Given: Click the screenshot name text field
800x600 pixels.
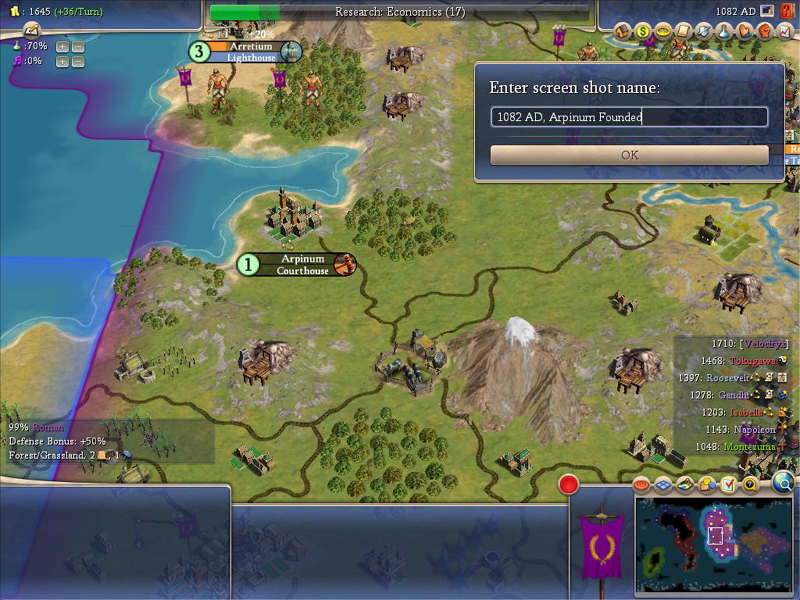Looking at the screenshot, I should tap(629, 117).
